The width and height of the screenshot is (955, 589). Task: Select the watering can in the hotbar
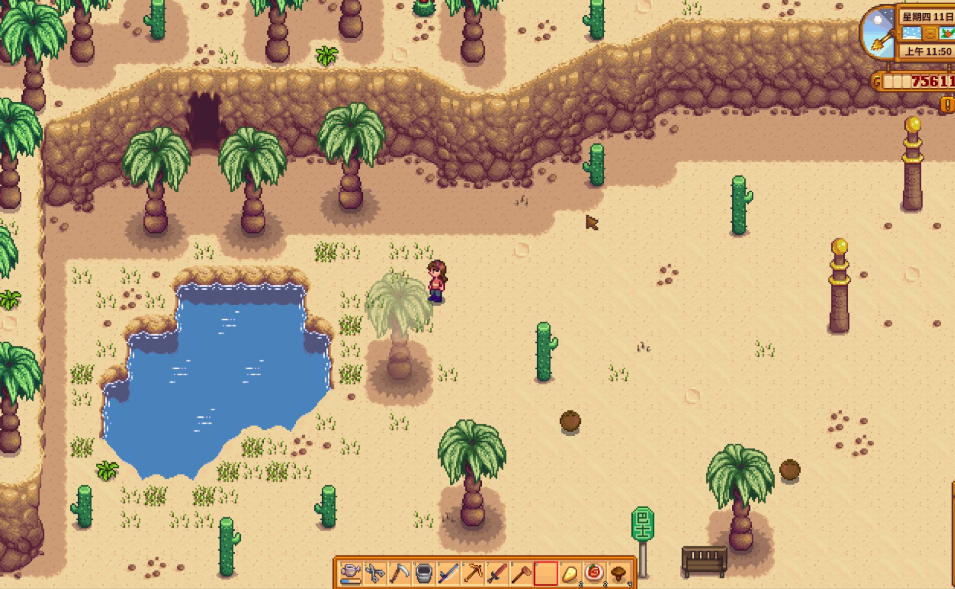[x=350, y=573]
